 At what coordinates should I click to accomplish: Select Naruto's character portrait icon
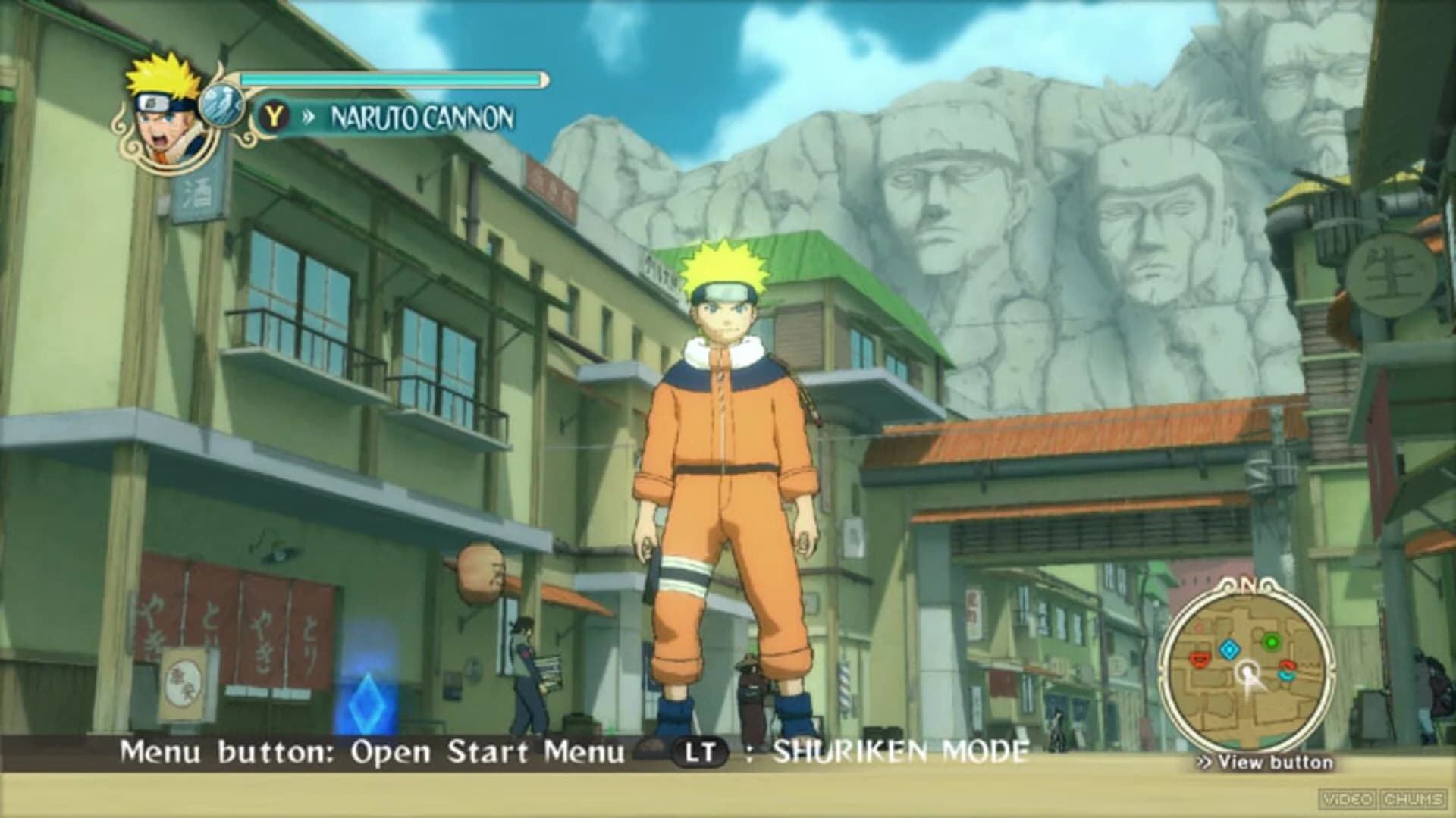click(x=159, y=106)
